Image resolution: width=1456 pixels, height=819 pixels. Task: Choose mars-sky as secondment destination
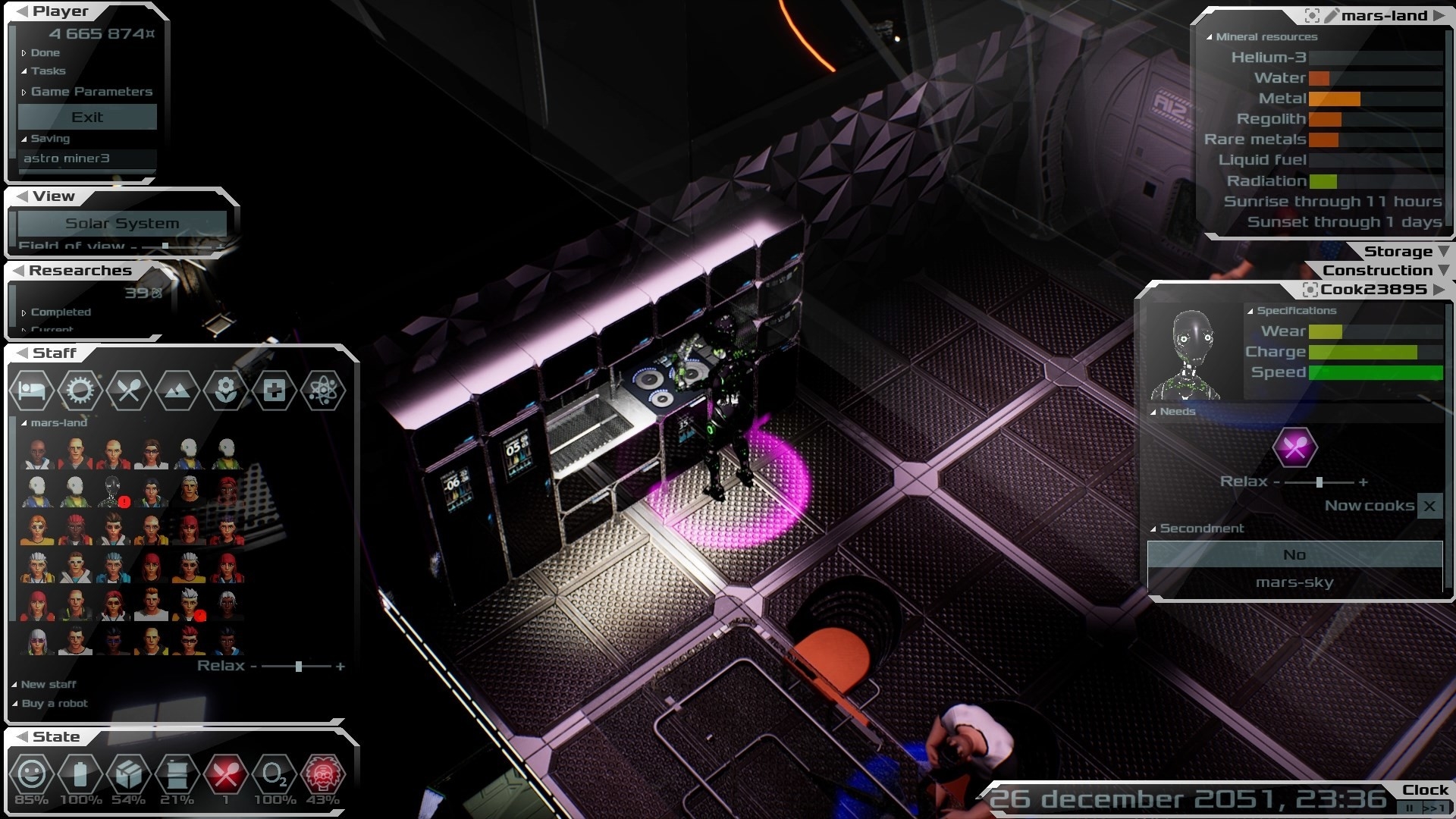pos(1294,582)
